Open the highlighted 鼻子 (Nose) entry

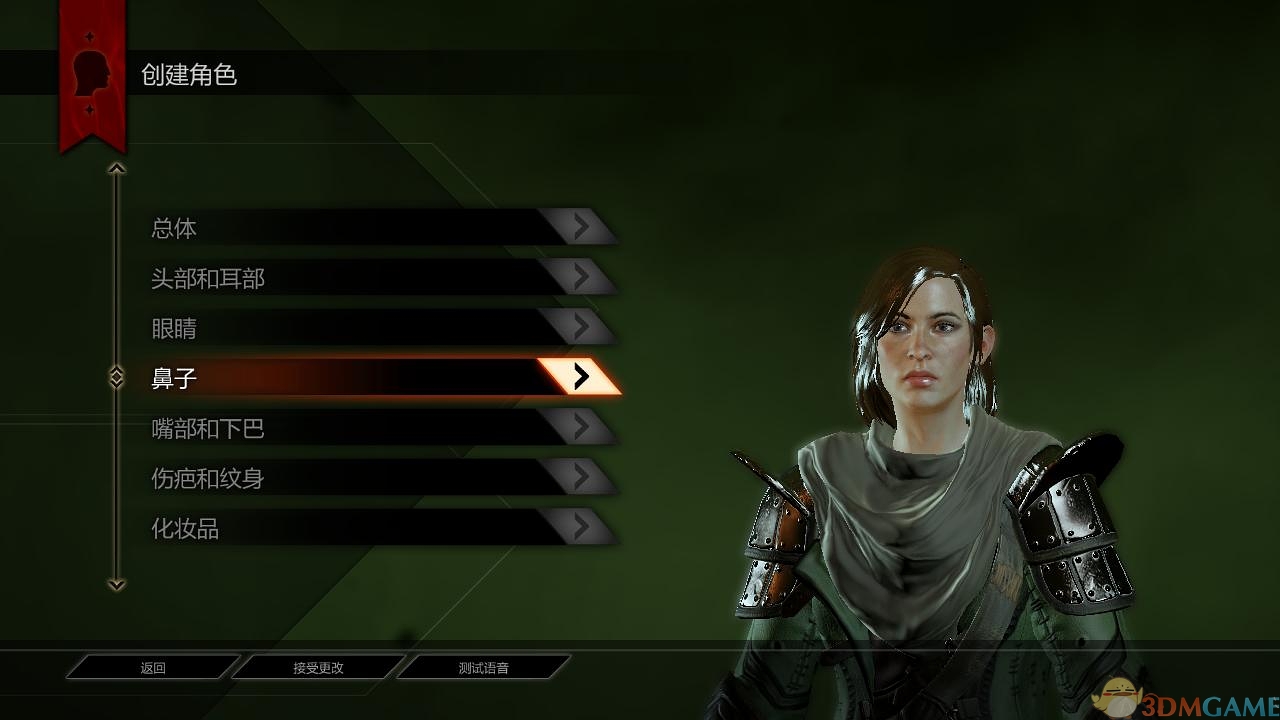pos(380,377)
